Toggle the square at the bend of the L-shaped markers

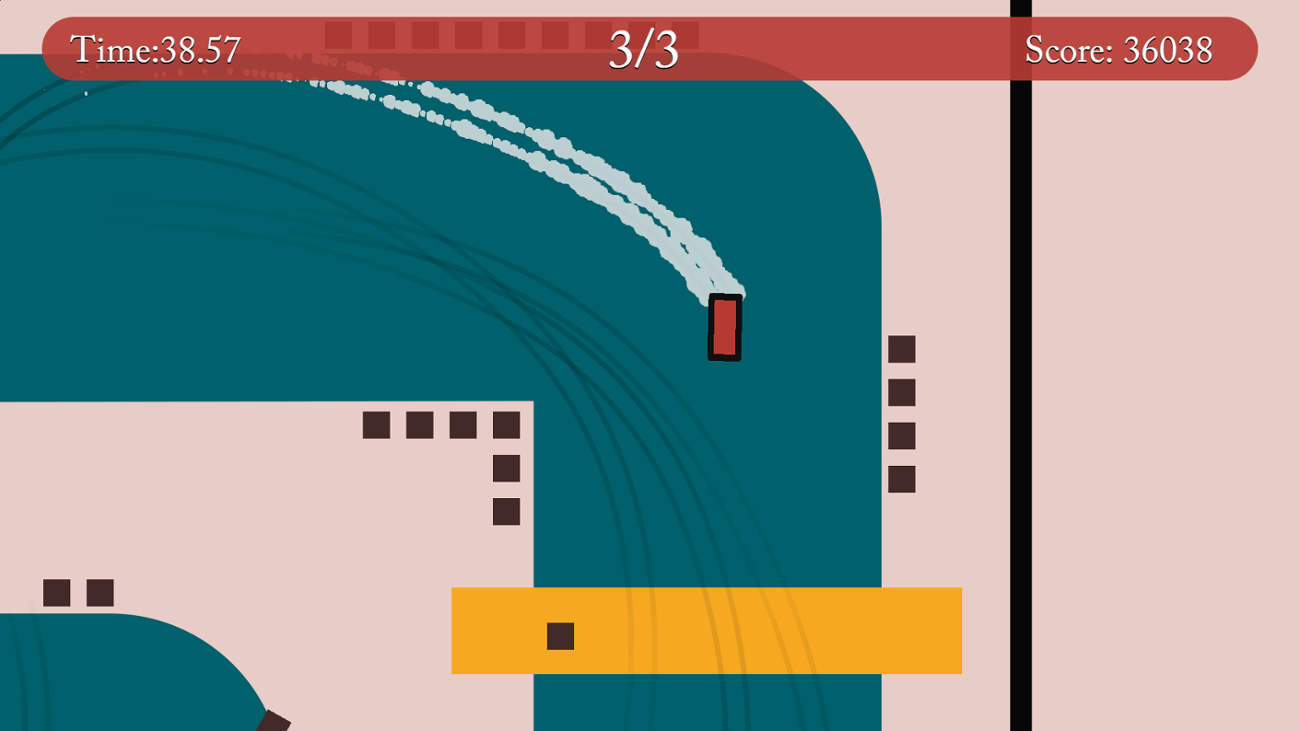pyautogui.click(x=505, y=425)
